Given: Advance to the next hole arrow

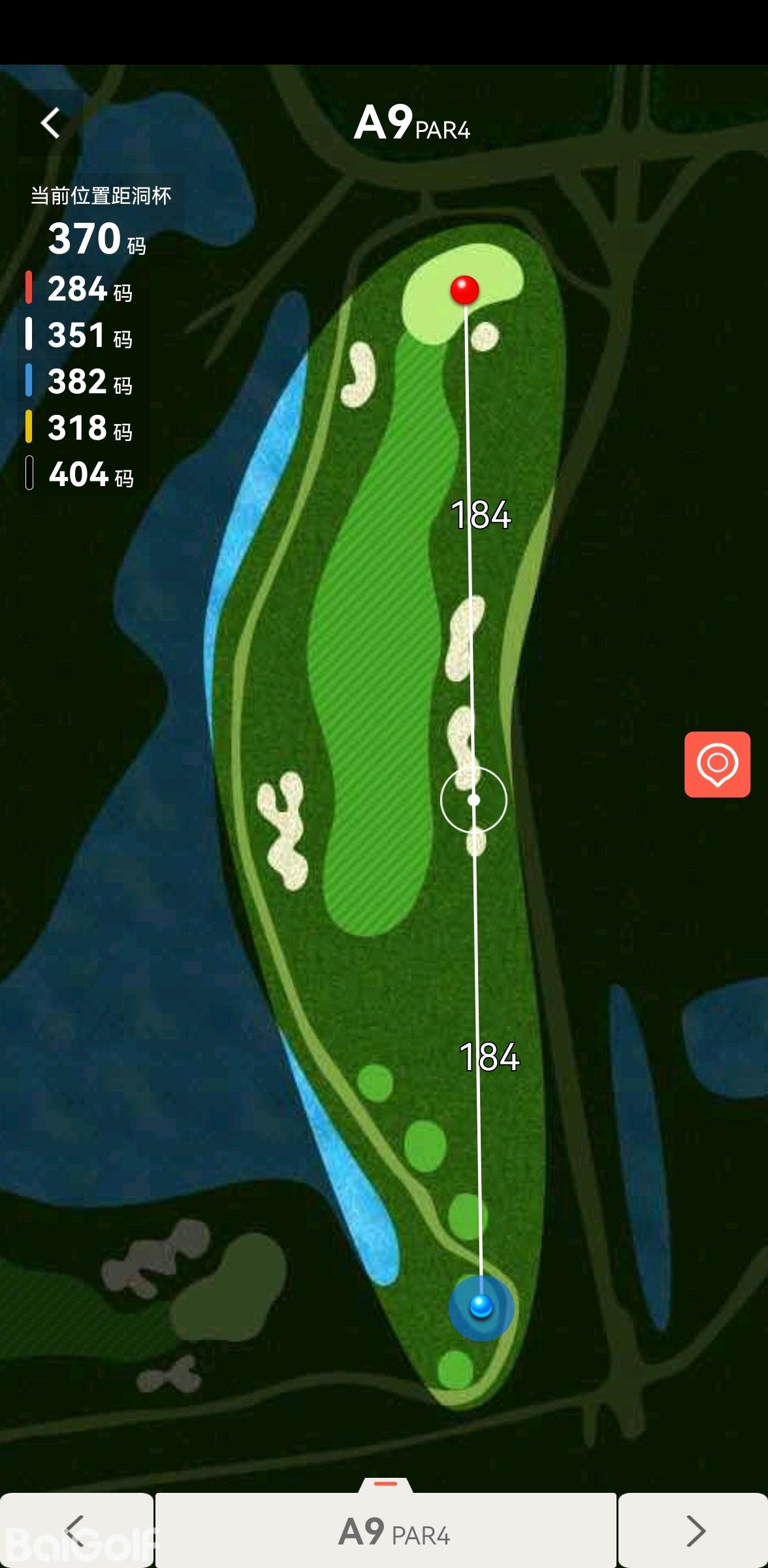Looking at the screenshot, I should click(x=694, y=1530).
